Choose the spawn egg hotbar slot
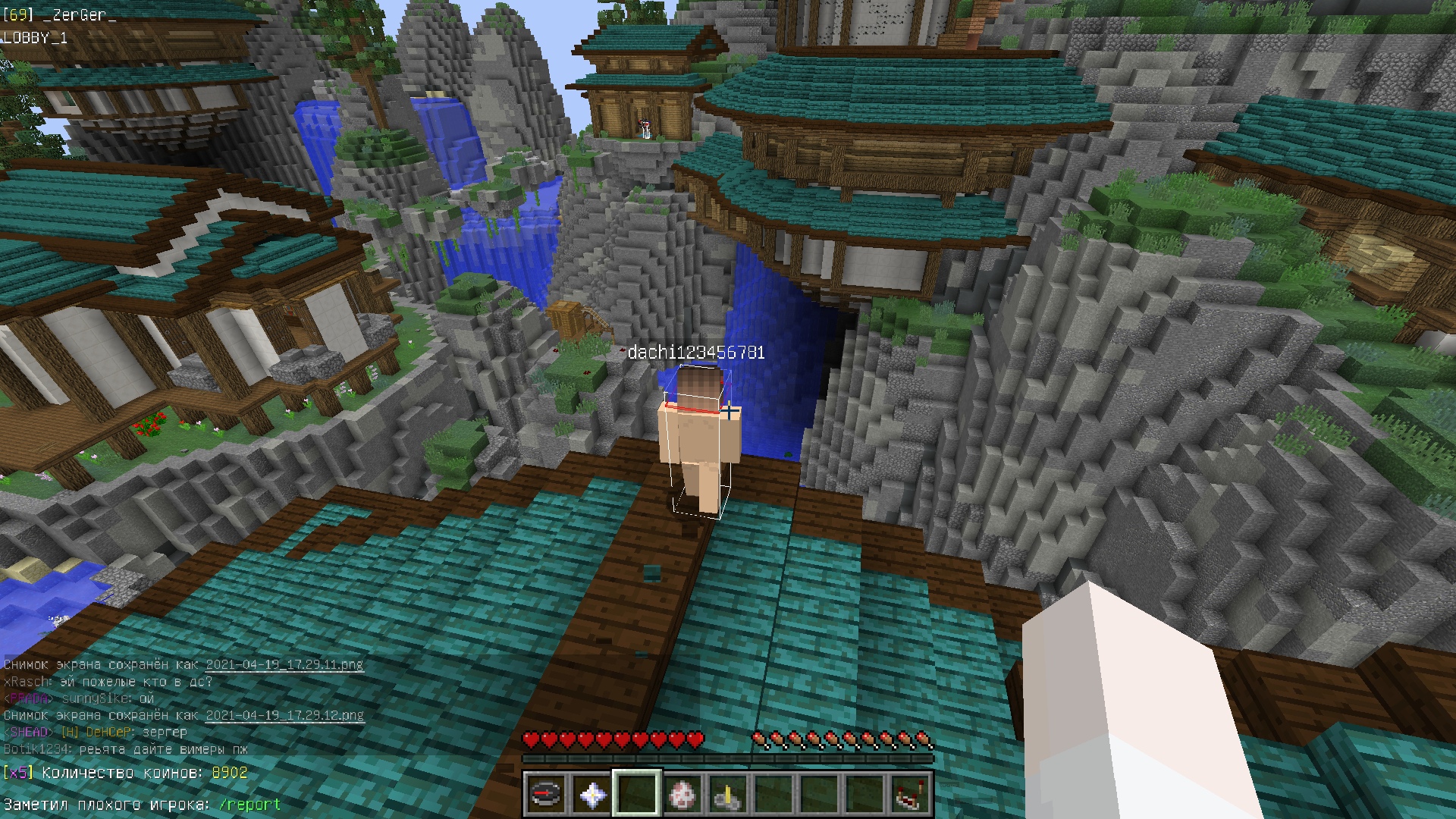Image resolution: width=1456 pixels, height=819 pixels. 682,794
